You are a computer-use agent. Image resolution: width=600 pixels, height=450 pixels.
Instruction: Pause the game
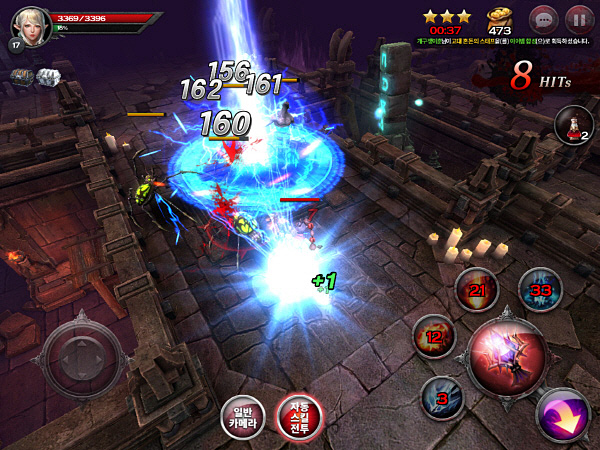(x=577, y=18)
